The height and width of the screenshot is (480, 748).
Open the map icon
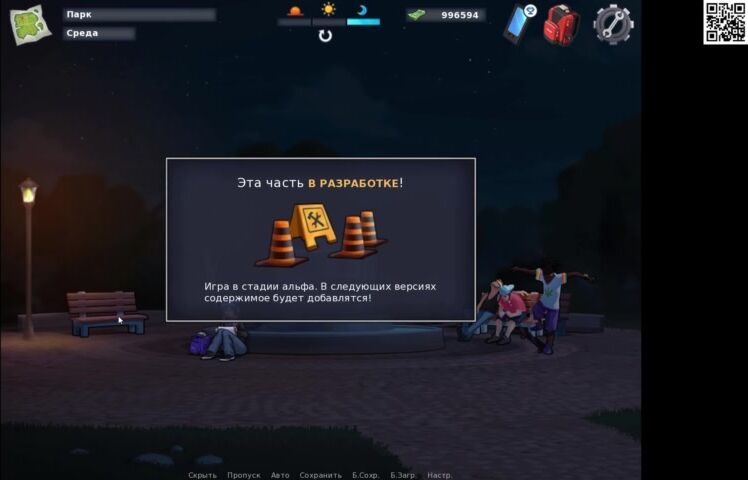[x=30, y=24]
